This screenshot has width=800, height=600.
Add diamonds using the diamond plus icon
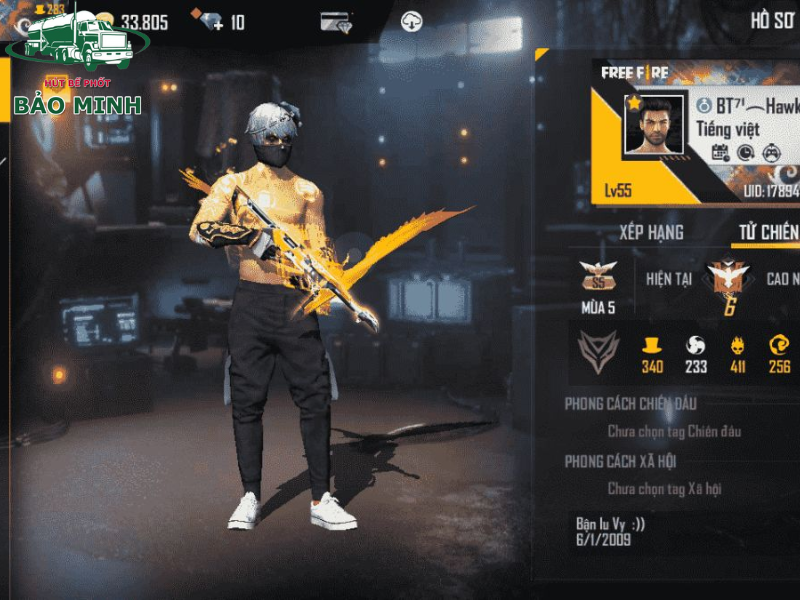[211, 21]
